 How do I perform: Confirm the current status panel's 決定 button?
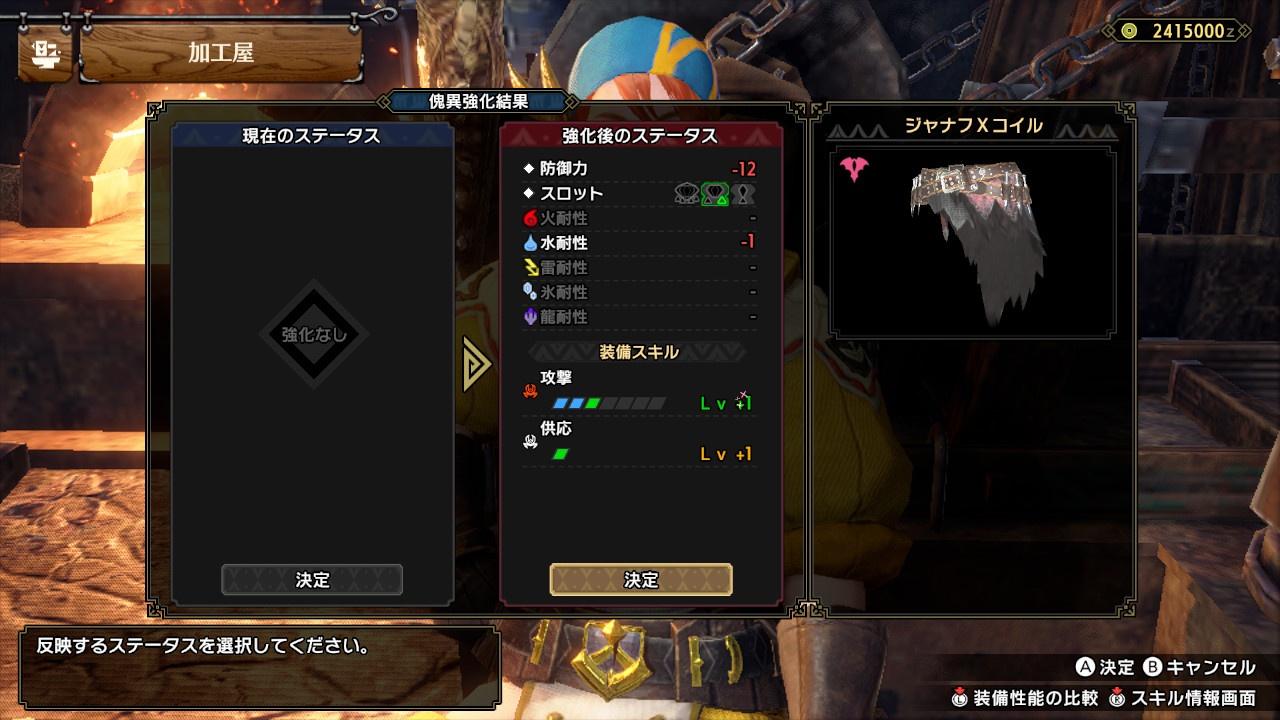pyautogui.click(x=312, y=580)
